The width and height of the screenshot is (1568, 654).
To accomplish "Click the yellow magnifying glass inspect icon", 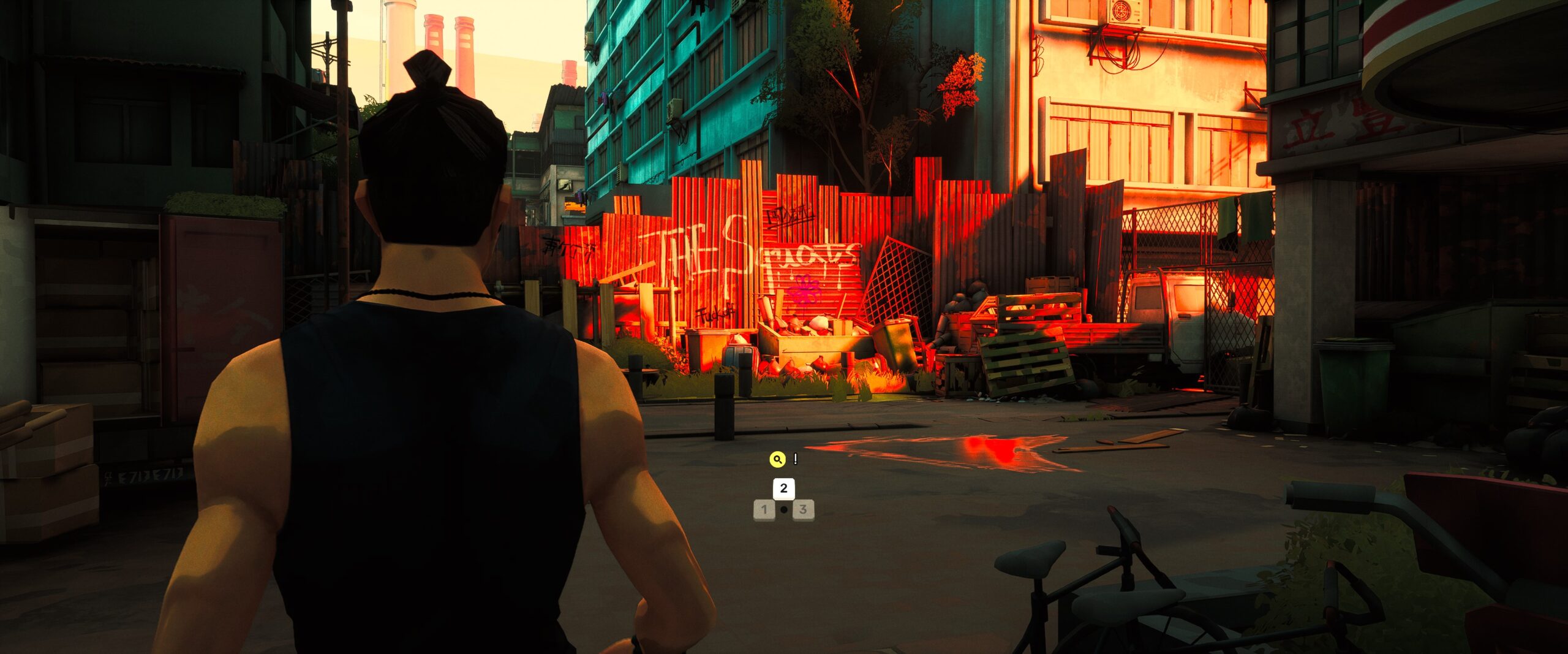I will [777, 459].
